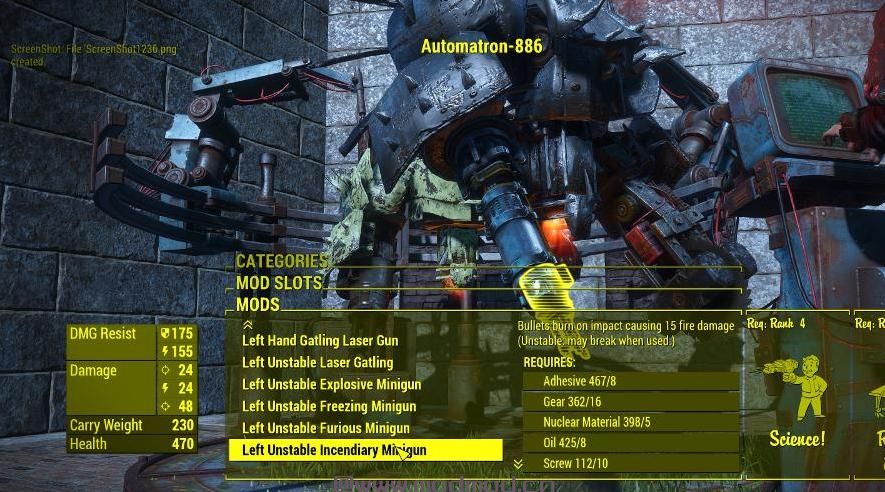Click the mod list up arrow
This screenshot has height=492, width=885.
pyautogui.click(x=248, y=324)
